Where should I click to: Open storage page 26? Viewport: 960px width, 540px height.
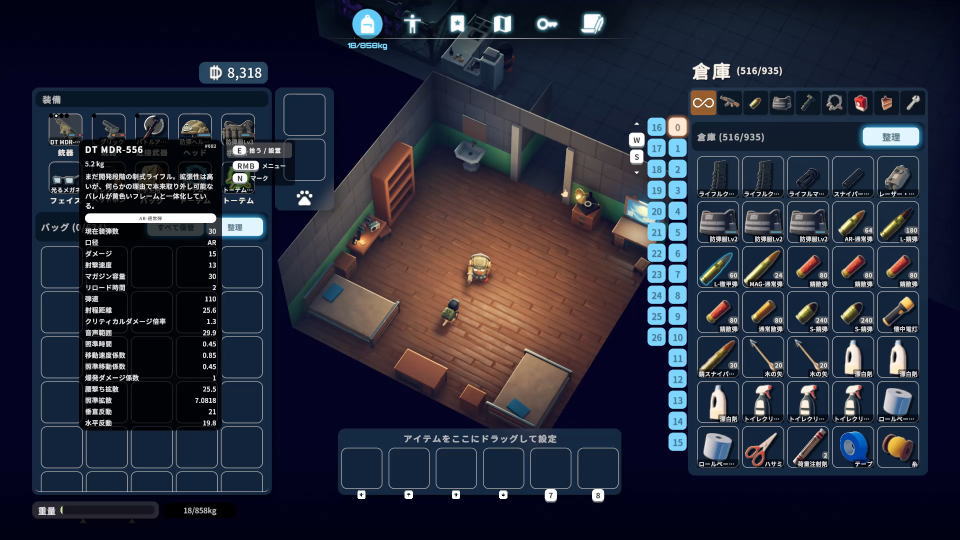[x=656, y=337]
